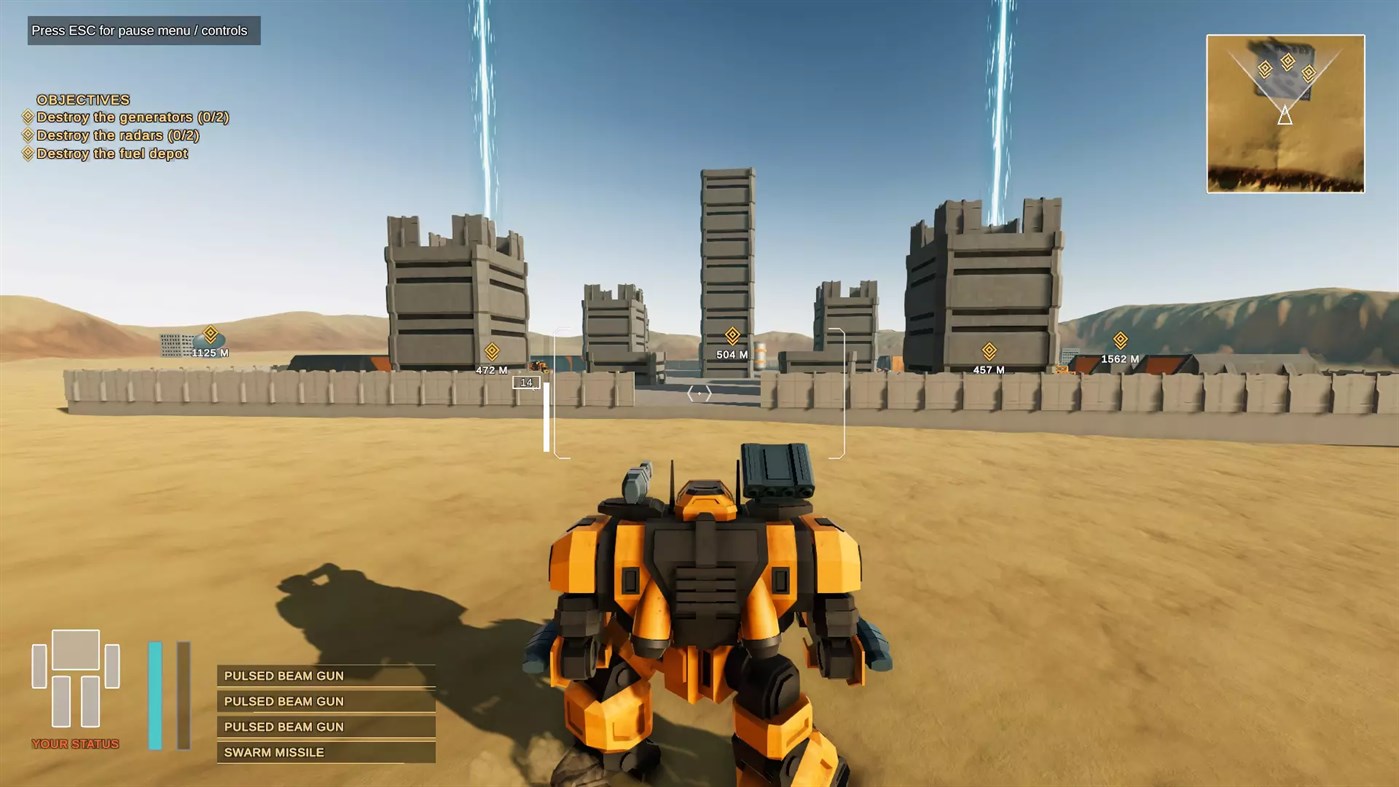This screenshot has width=1399, height=787.
Task: Toggle the third Pulsed Beam Gun entry
Action: (x=325, y=726)
